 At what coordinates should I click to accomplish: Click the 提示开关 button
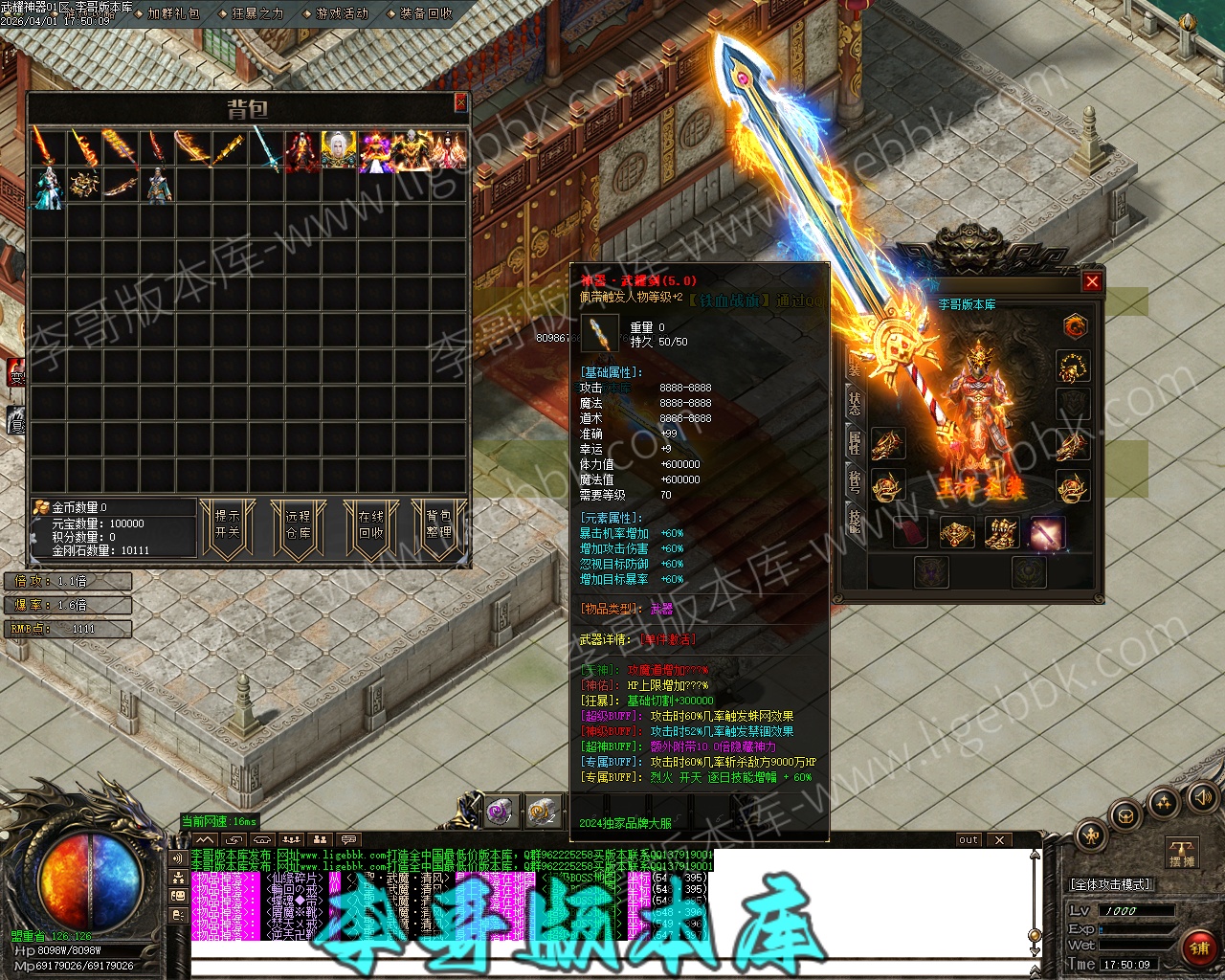point(227,524)
